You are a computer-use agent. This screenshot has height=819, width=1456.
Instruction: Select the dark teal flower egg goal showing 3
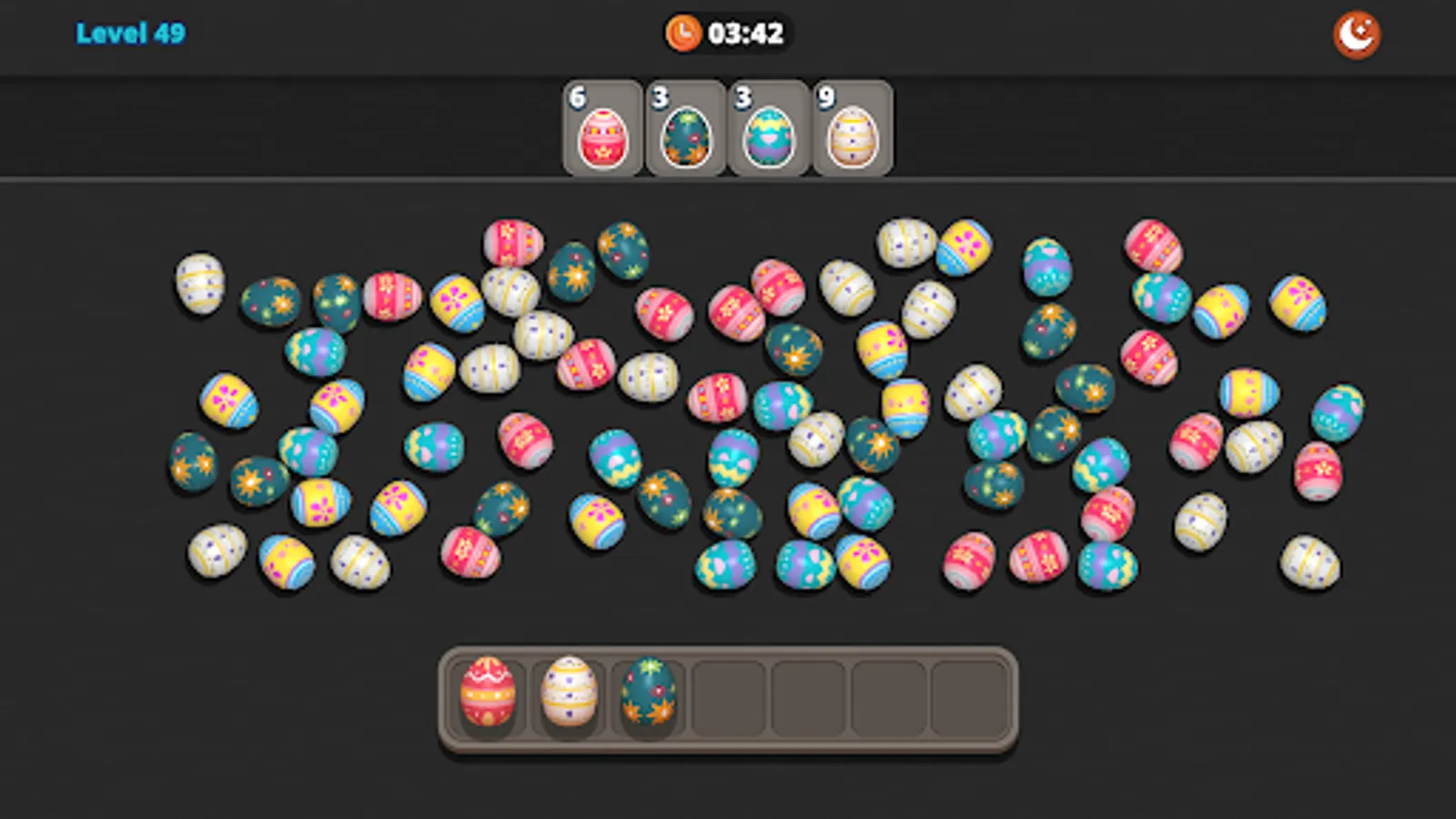coord(685,134)
